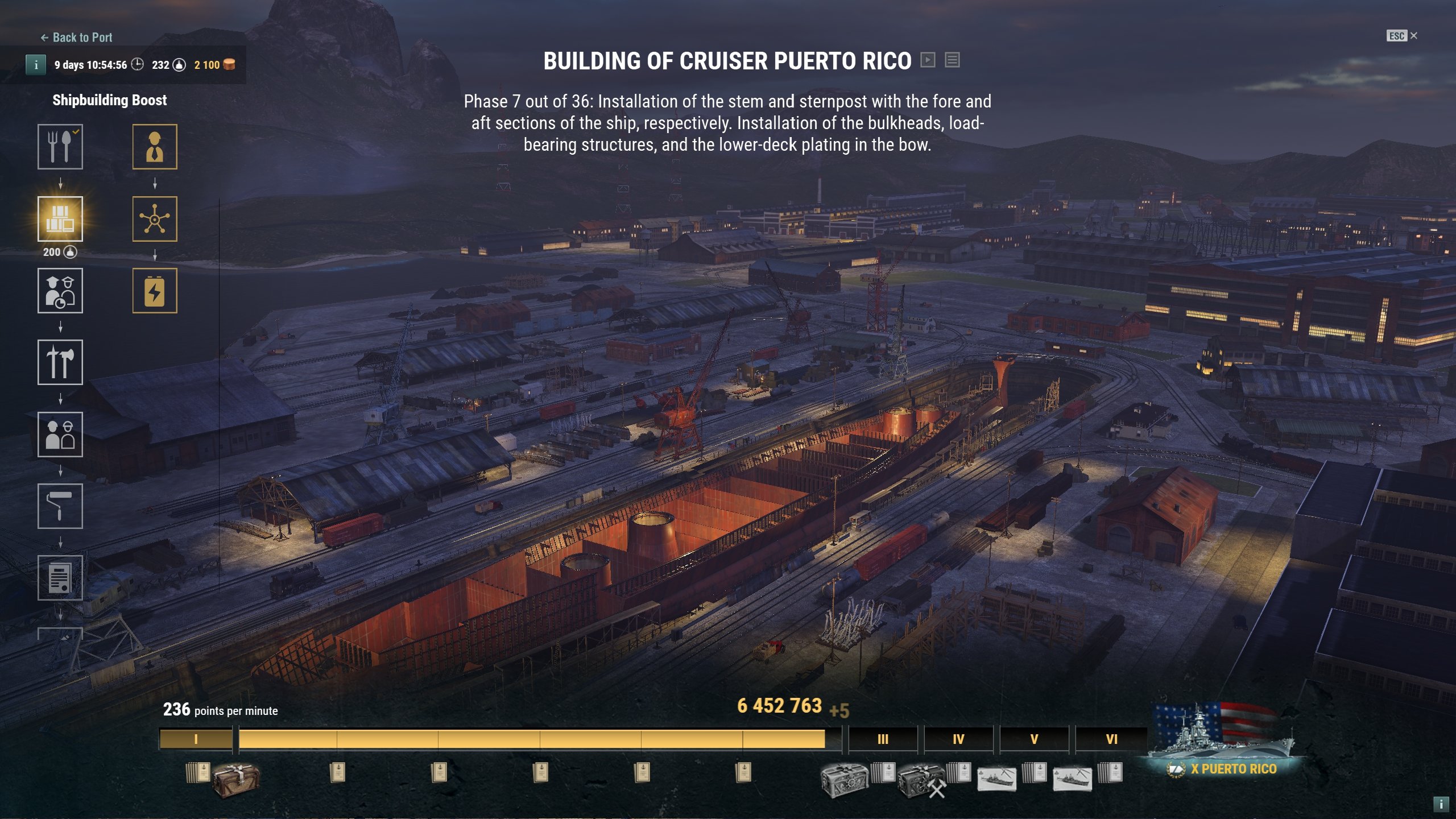Select stage VI on the progress bar
Viewport: 1456px width, 819px height.
pyautogui.click(x=1111, y=739)
